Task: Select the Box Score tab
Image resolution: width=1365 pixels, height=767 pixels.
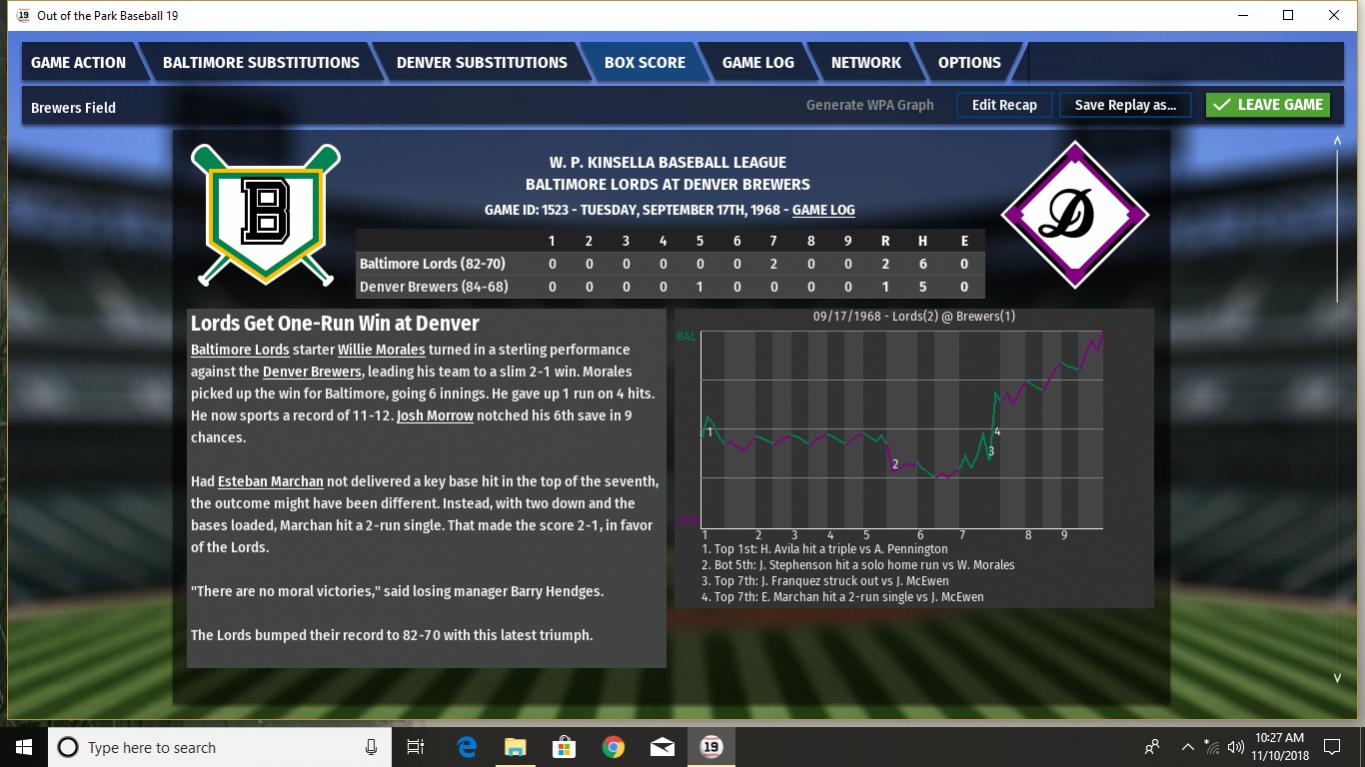Action: (x=645, y=62)
